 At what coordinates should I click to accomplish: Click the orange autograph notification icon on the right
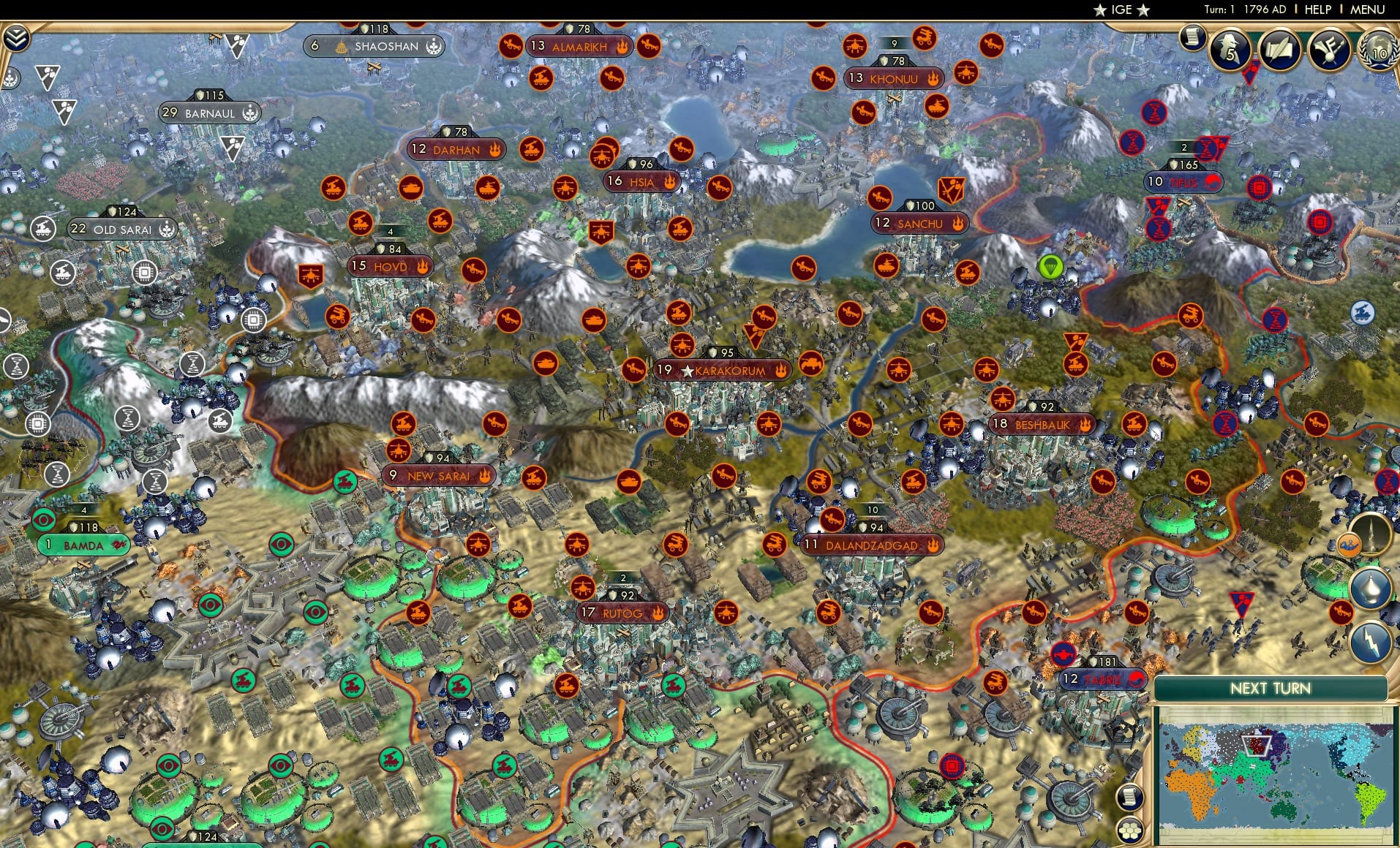[1349, 545]
